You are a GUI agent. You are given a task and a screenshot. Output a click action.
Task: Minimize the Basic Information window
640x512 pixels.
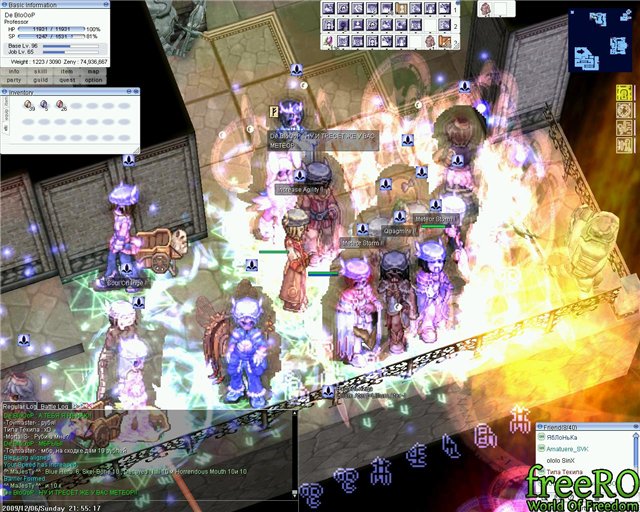(x=105, y=4)
